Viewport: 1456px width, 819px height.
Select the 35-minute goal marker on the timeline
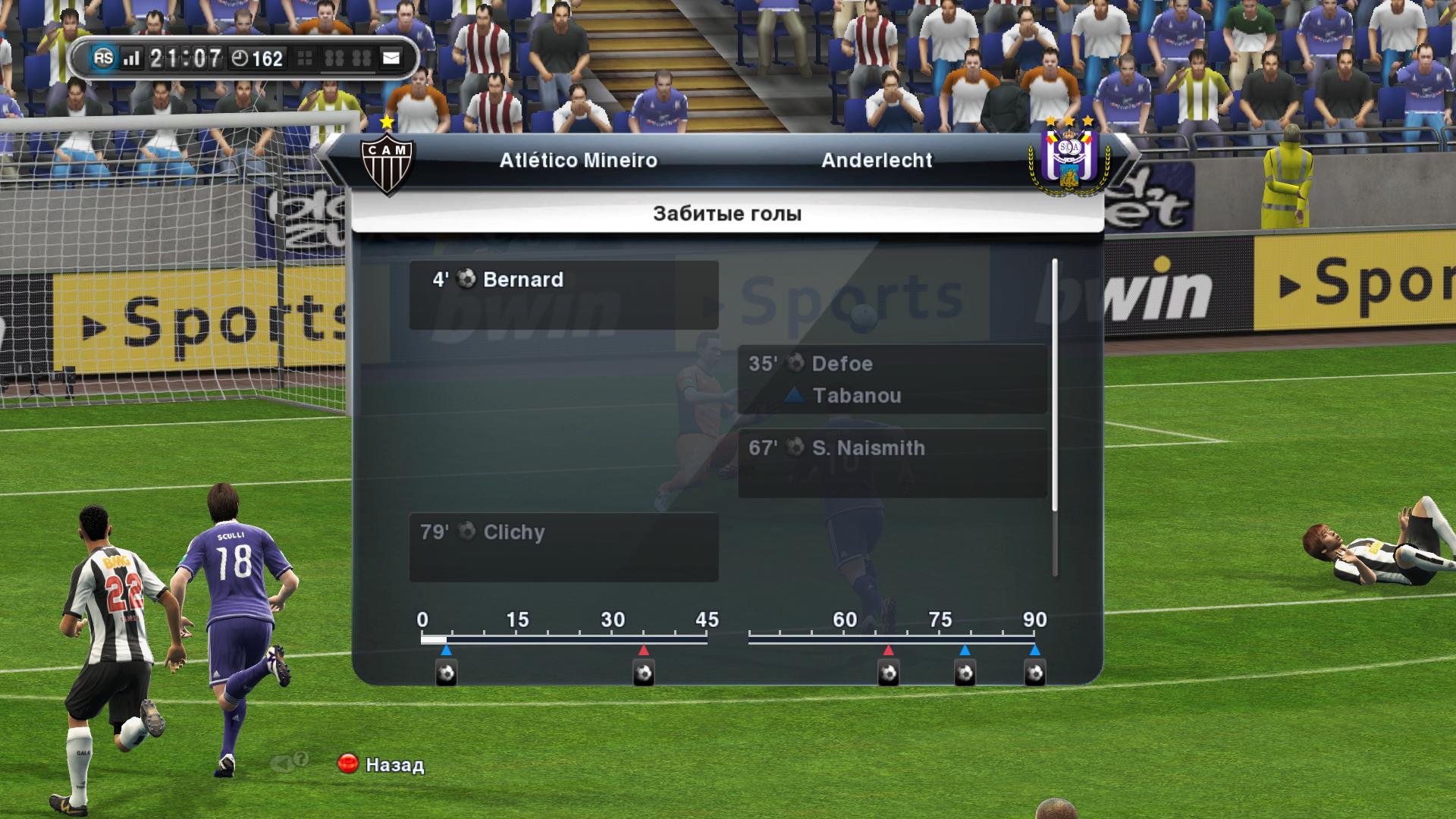click(644, 673)
